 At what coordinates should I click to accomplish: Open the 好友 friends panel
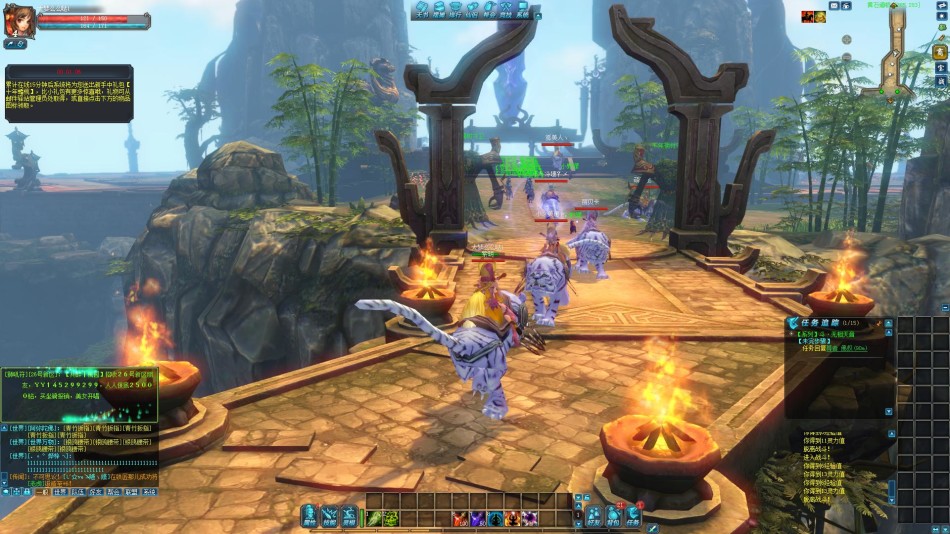(x=594, y=514)
